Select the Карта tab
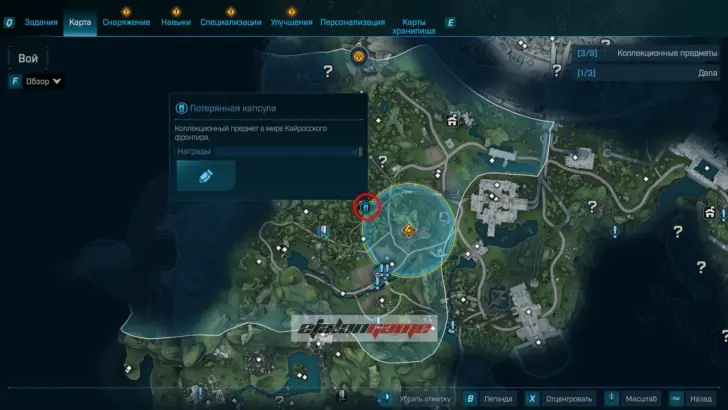The height and width of the screenshot is (410, 728). pyautogui.click(x=80, y=22)
